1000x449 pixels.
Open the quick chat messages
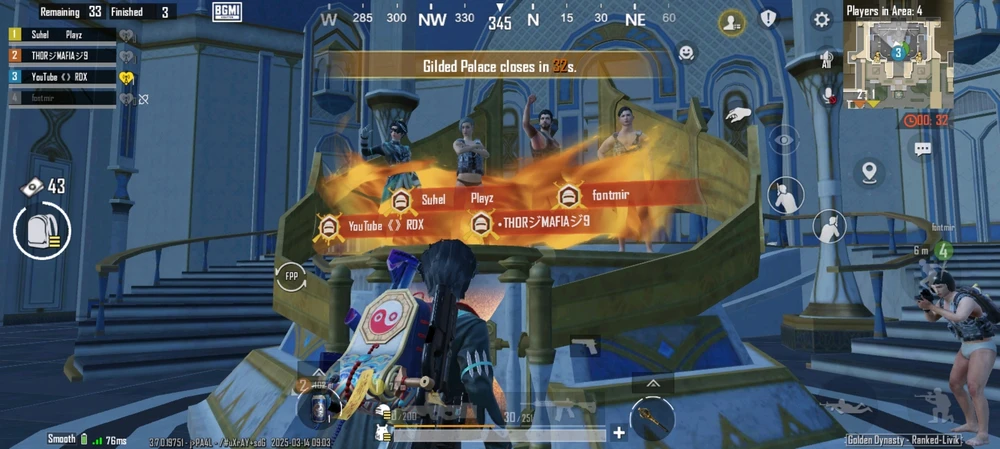(921, 149)
